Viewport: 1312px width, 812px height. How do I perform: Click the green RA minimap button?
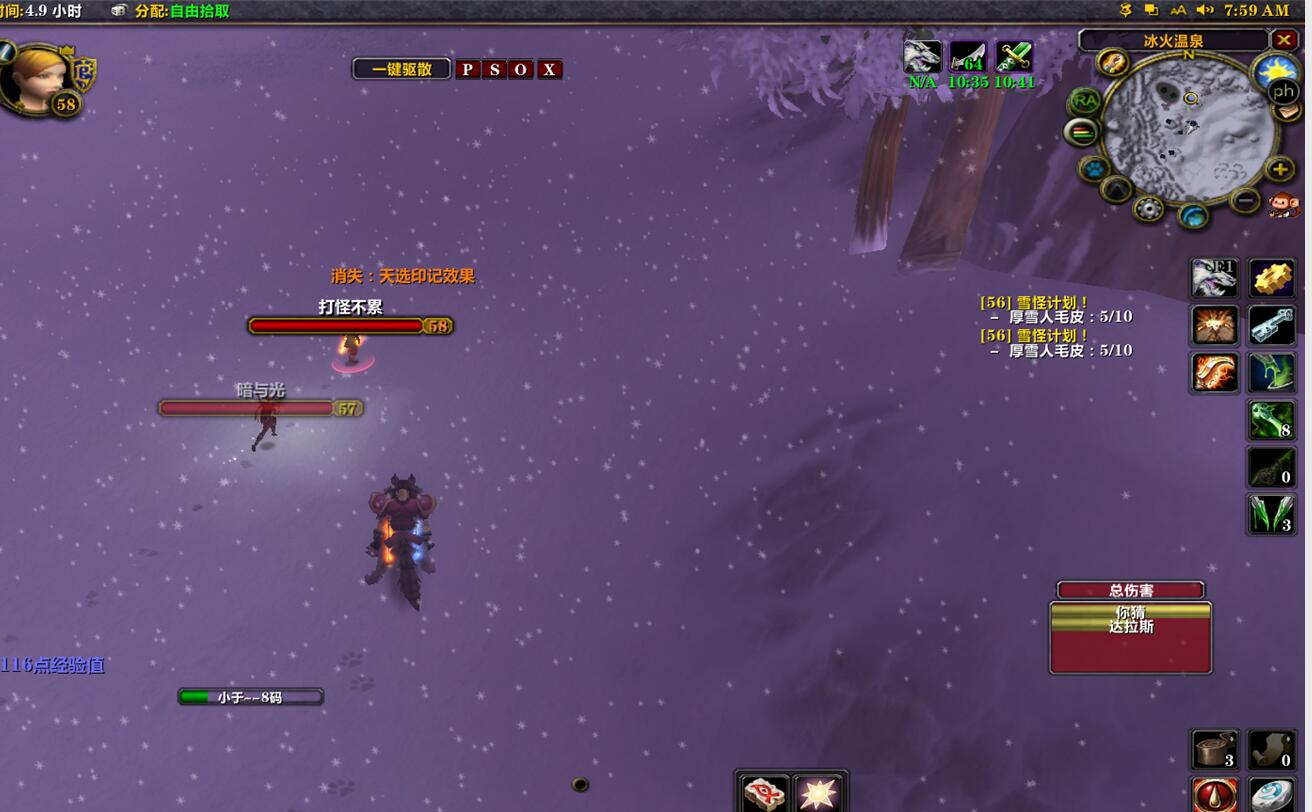coord(1084,101)
